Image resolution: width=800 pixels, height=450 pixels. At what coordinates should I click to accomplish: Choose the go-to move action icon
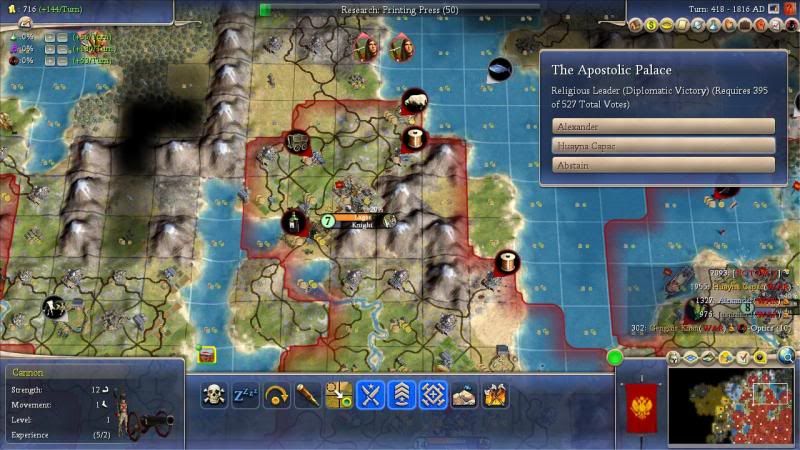[339, 394]
